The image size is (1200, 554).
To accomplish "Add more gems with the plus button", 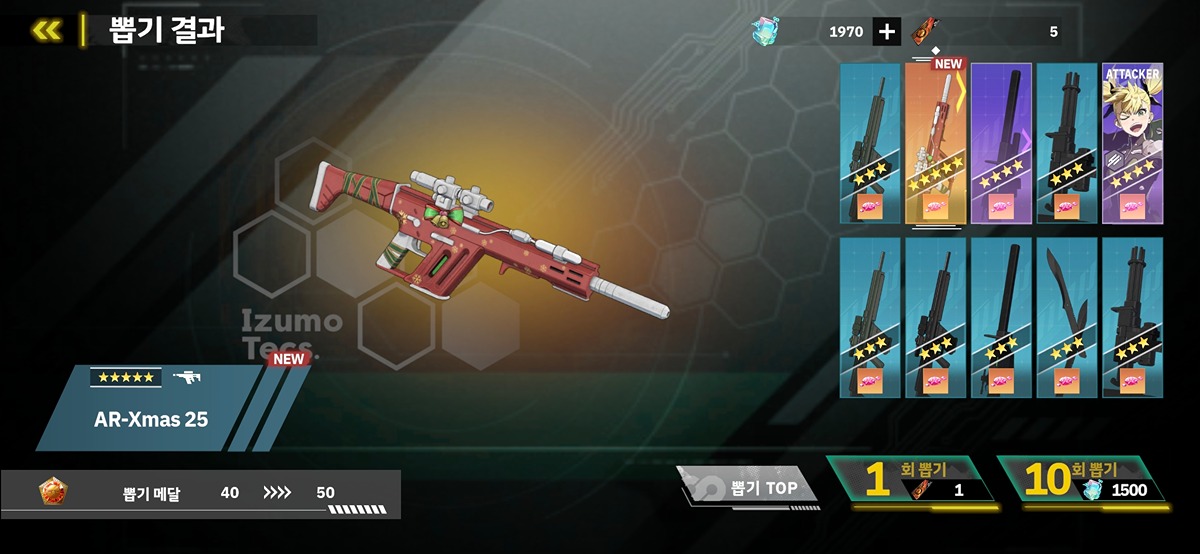I will [x=886, y=32].
